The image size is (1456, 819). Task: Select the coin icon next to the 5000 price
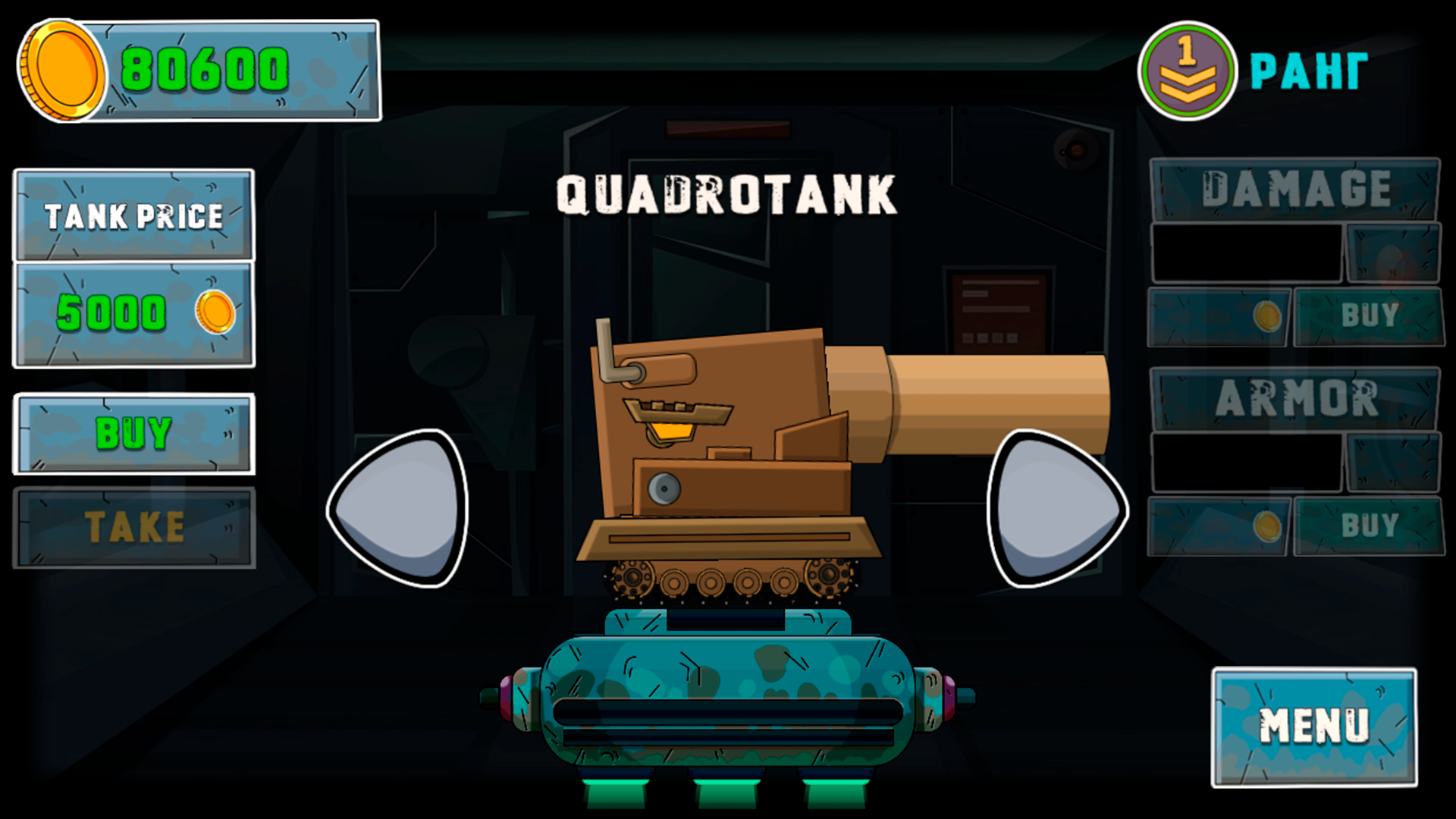click(215, 312)
